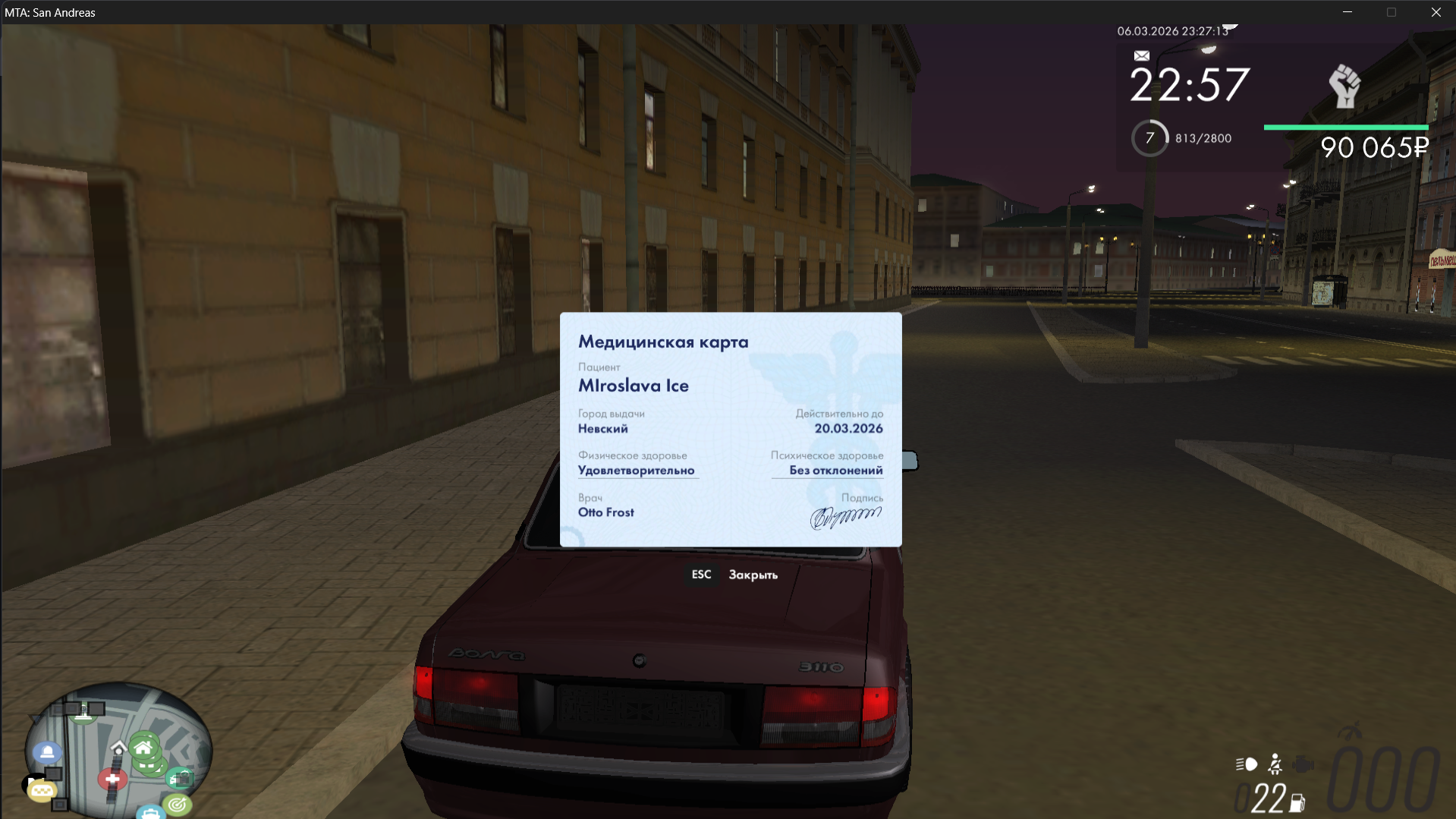Screen dimensions: 1456x819
Task: Click the blue police siren map marker
Action: (x=47, y=752)
